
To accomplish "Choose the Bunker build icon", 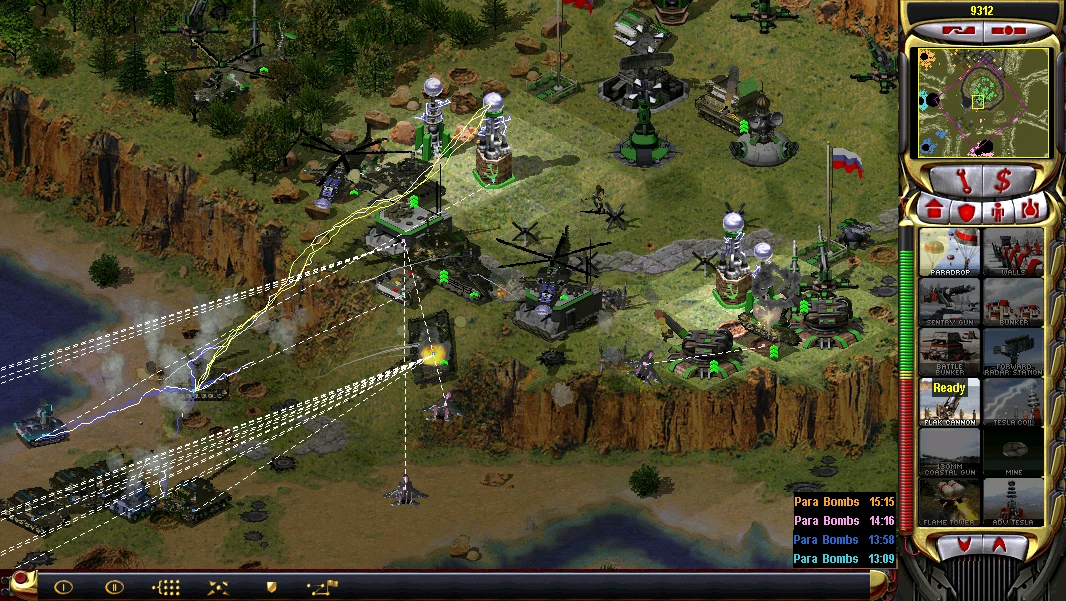I will [x=1013, y=302].
